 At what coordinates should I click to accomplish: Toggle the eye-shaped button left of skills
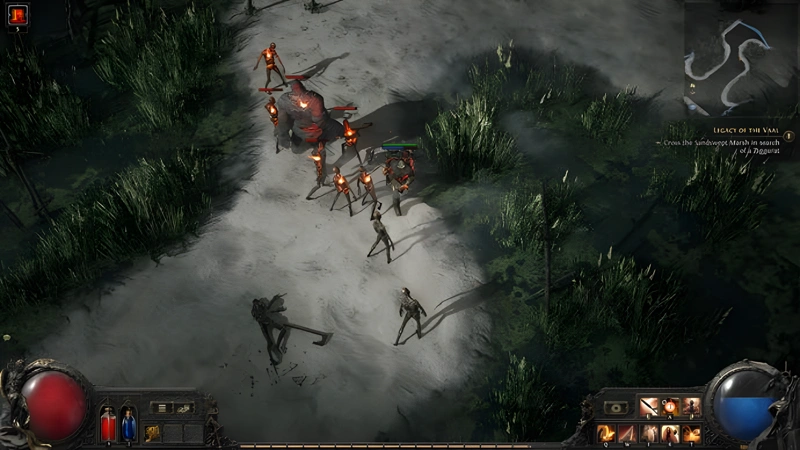[x=616, y=408]
